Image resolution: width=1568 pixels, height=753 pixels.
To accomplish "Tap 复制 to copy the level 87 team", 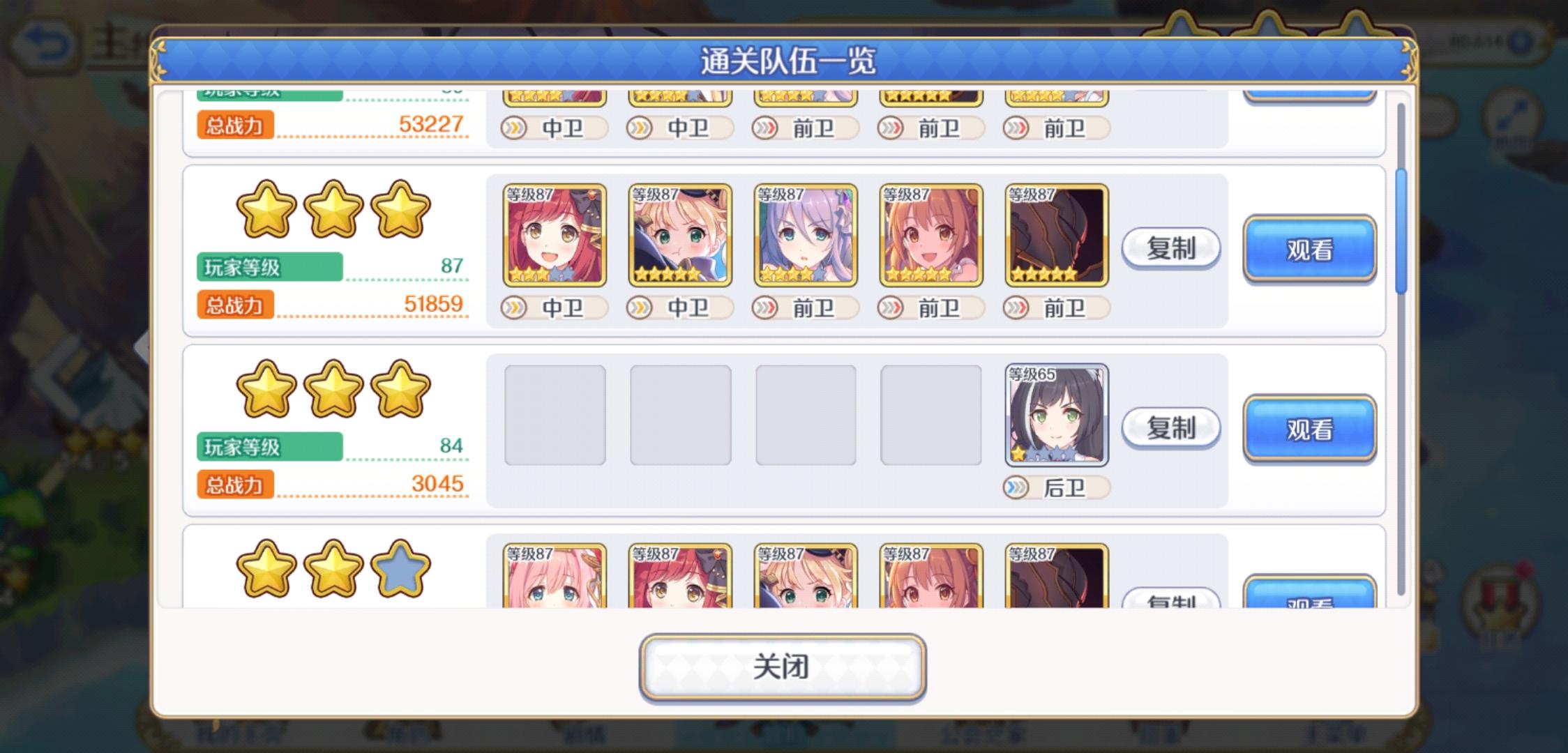I will click(x=1171, y=249).
